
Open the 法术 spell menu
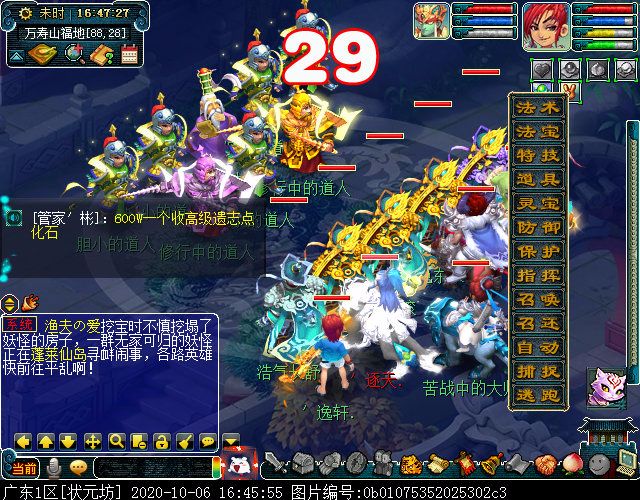[x=538, y=107]
